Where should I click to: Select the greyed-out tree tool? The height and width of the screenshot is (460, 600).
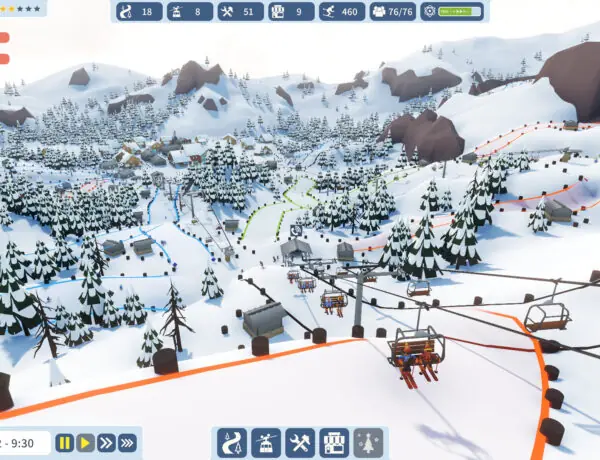coord(369,442)
